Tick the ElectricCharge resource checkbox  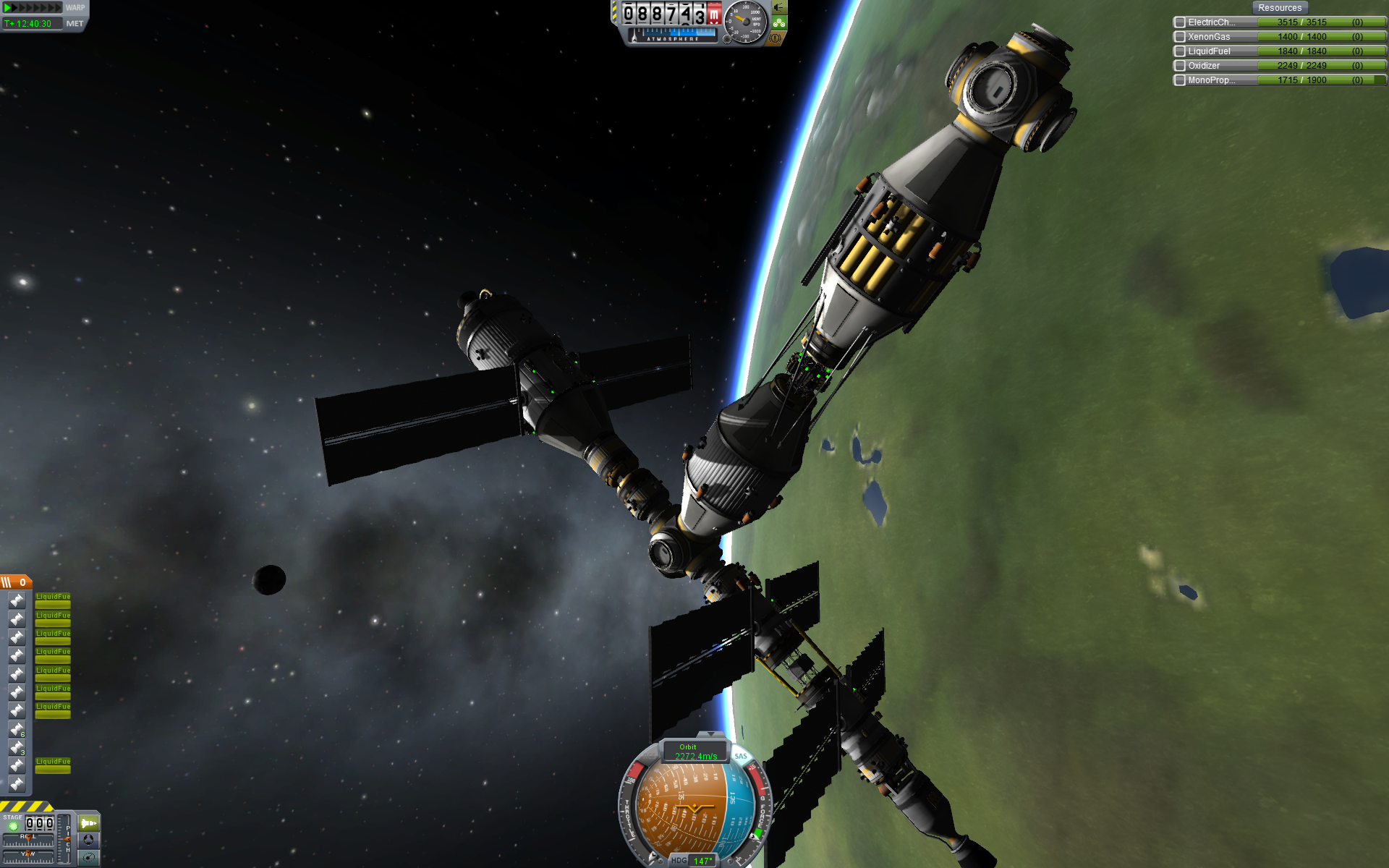(x=1179, y=22)
